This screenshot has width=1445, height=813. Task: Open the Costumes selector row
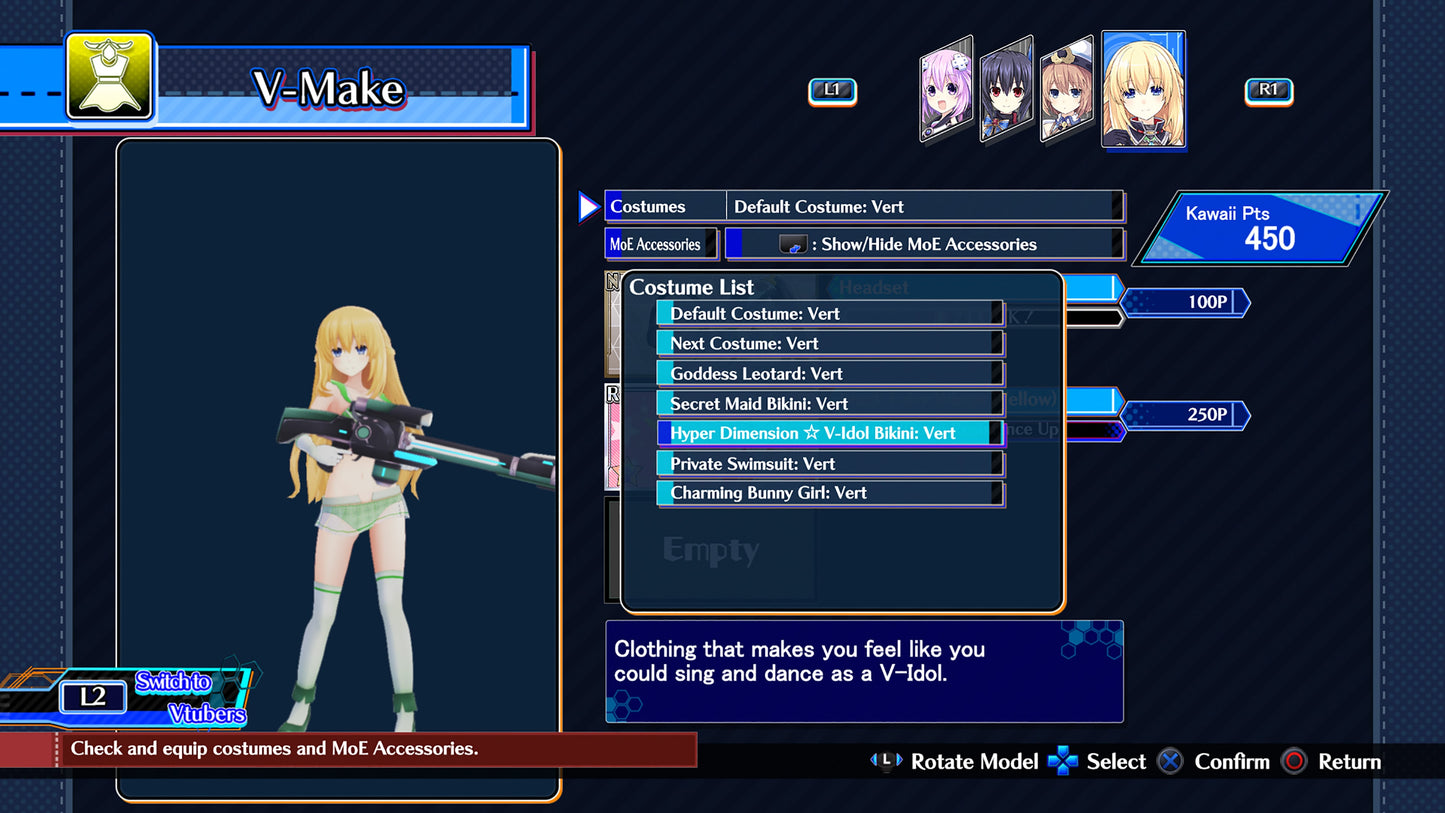(664, 206)
